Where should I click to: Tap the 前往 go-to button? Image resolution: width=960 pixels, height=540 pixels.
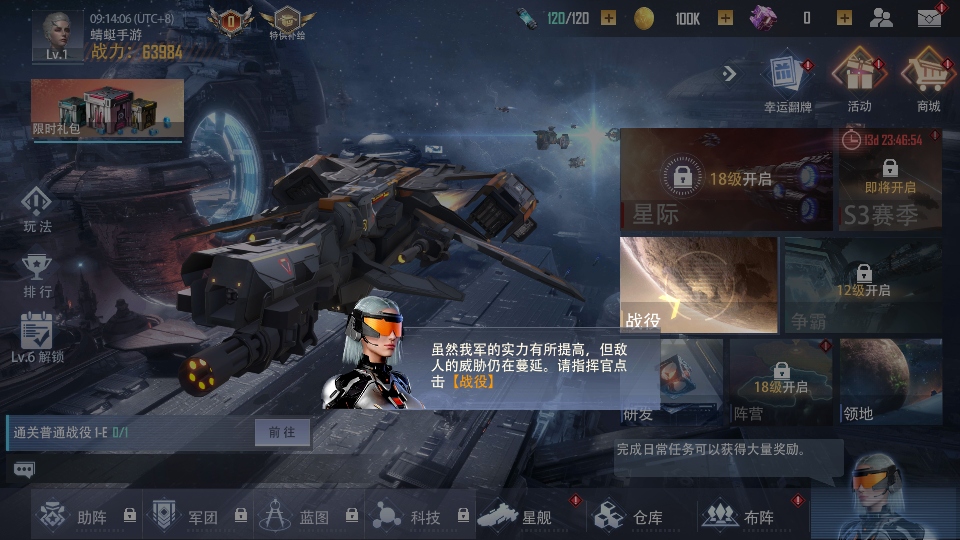[x=282, y=432]
